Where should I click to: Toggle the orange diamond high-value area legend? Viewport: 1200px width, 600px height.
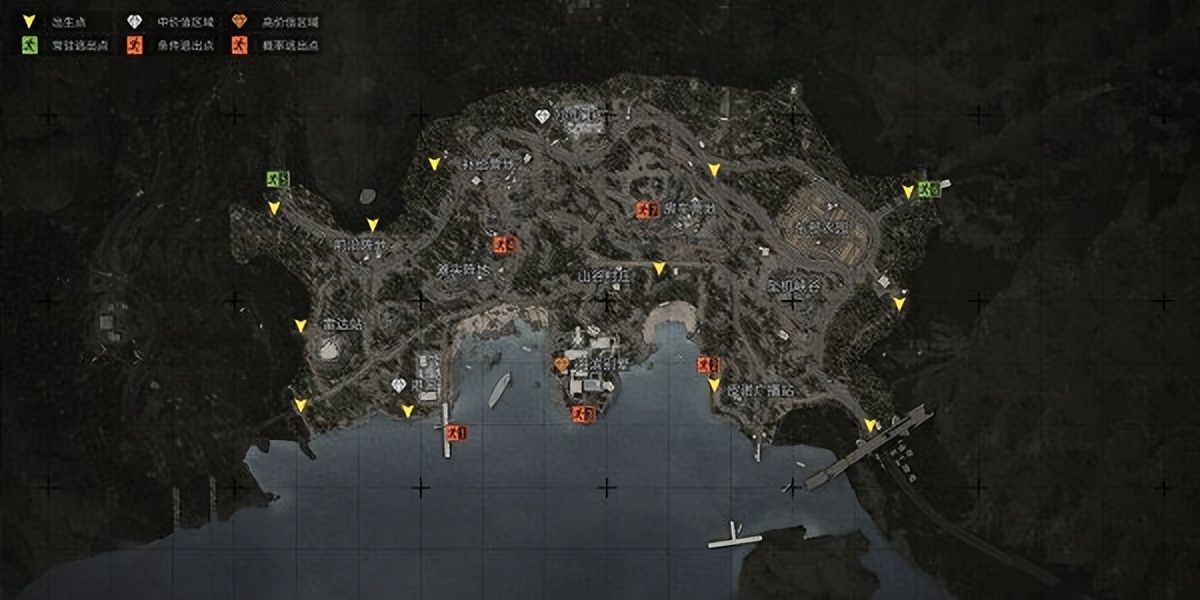[239, 21]
